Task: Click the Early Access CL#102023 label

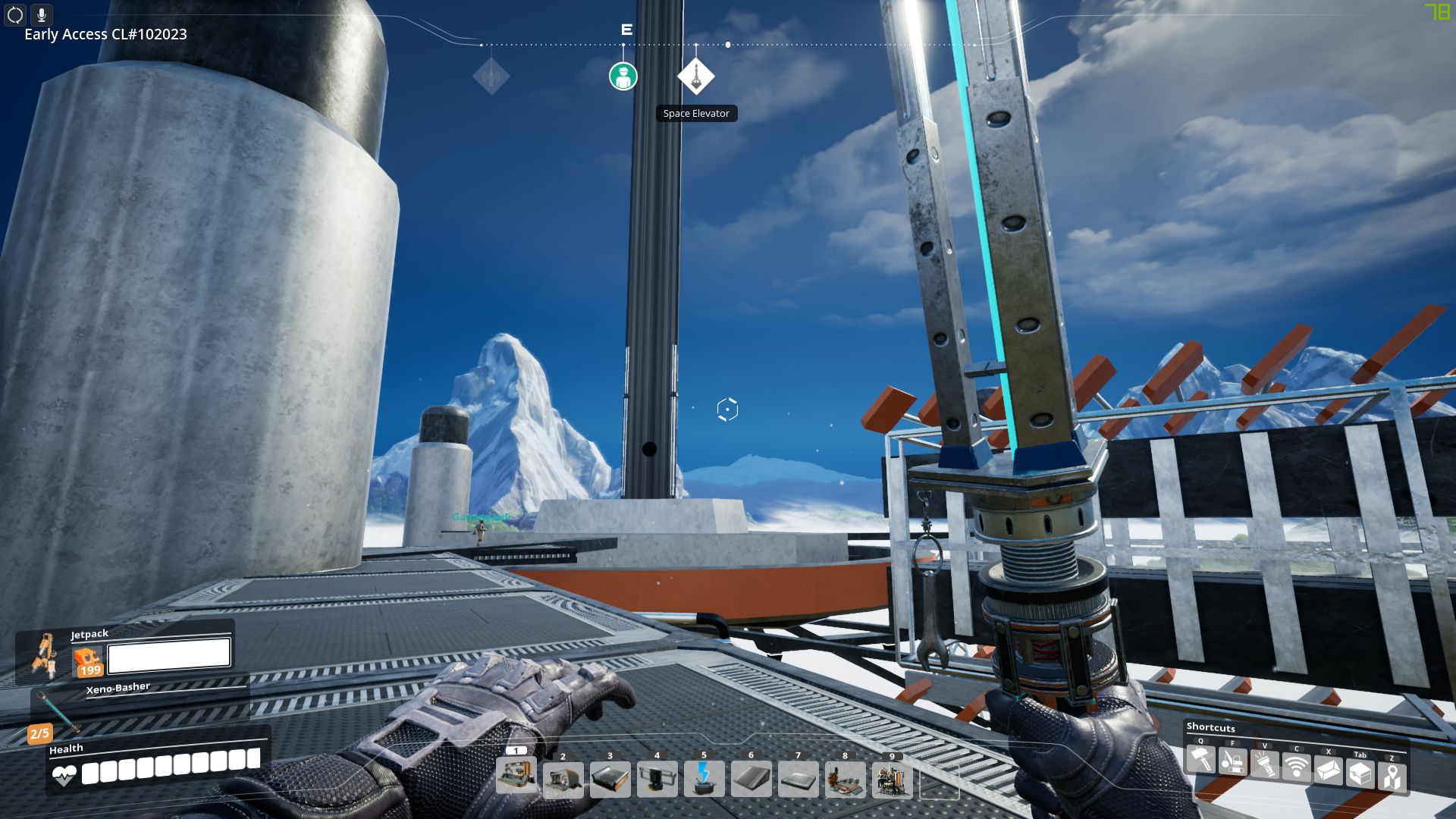Action: 105,34
